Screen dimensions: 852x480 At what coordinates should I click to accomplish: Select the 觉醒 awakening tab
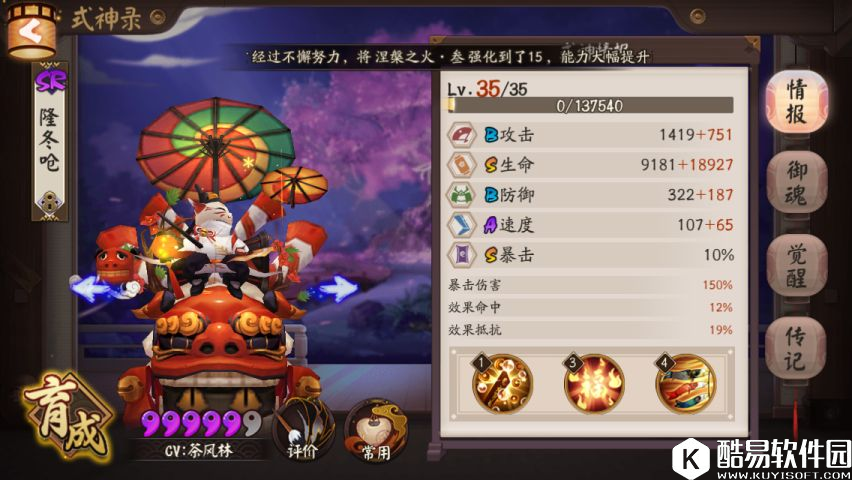pos(796,265)
